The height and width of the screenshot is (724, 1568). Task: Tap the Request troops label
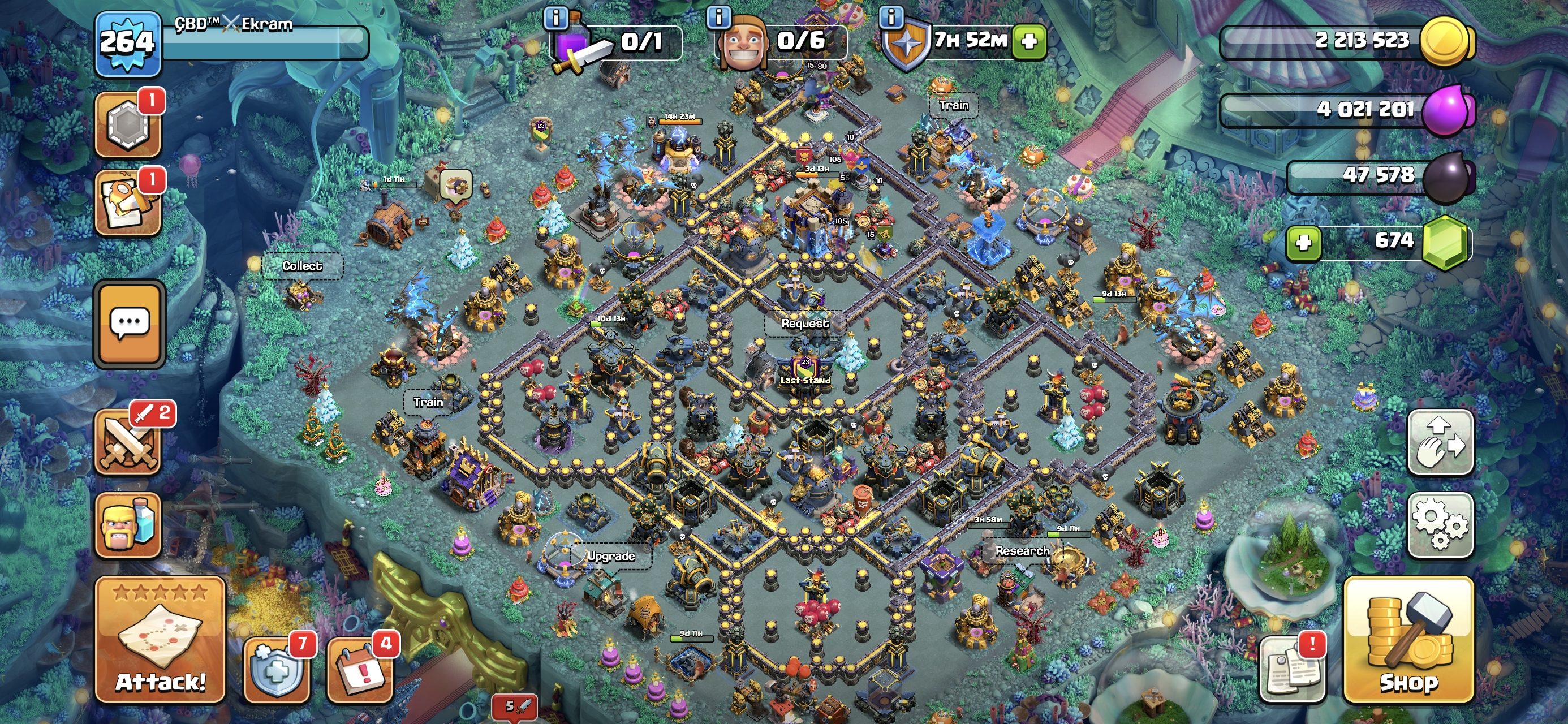pyautogui.click(x=805, y=324)
